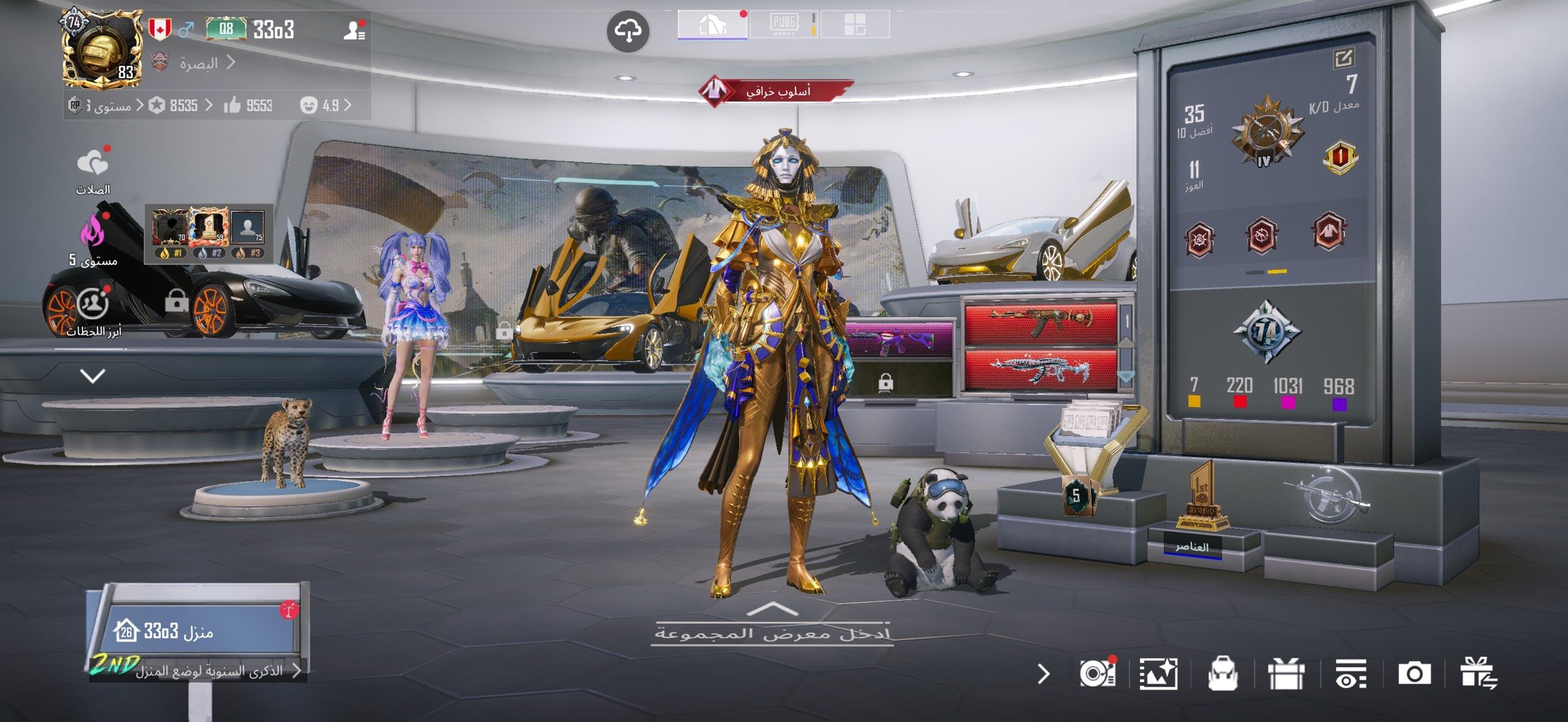Open the friend list icon beside name
The width and height of the screenshot is (1568, 722).
(x=354, y=30)
